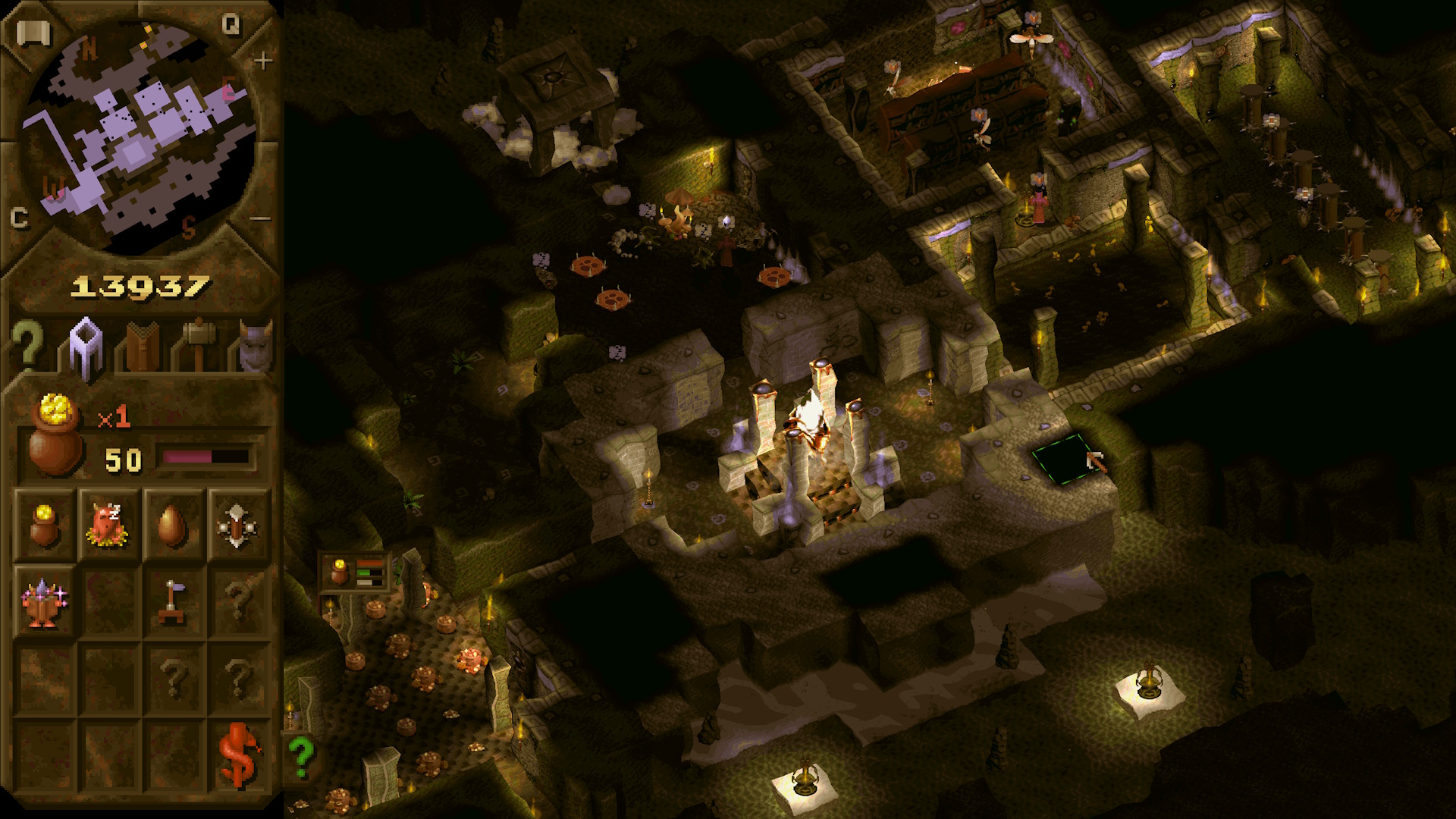The height and width of the screenshot is (819, 1456).
Task: Zoom out the minimap with minus
Action: [x=260, y=219]
